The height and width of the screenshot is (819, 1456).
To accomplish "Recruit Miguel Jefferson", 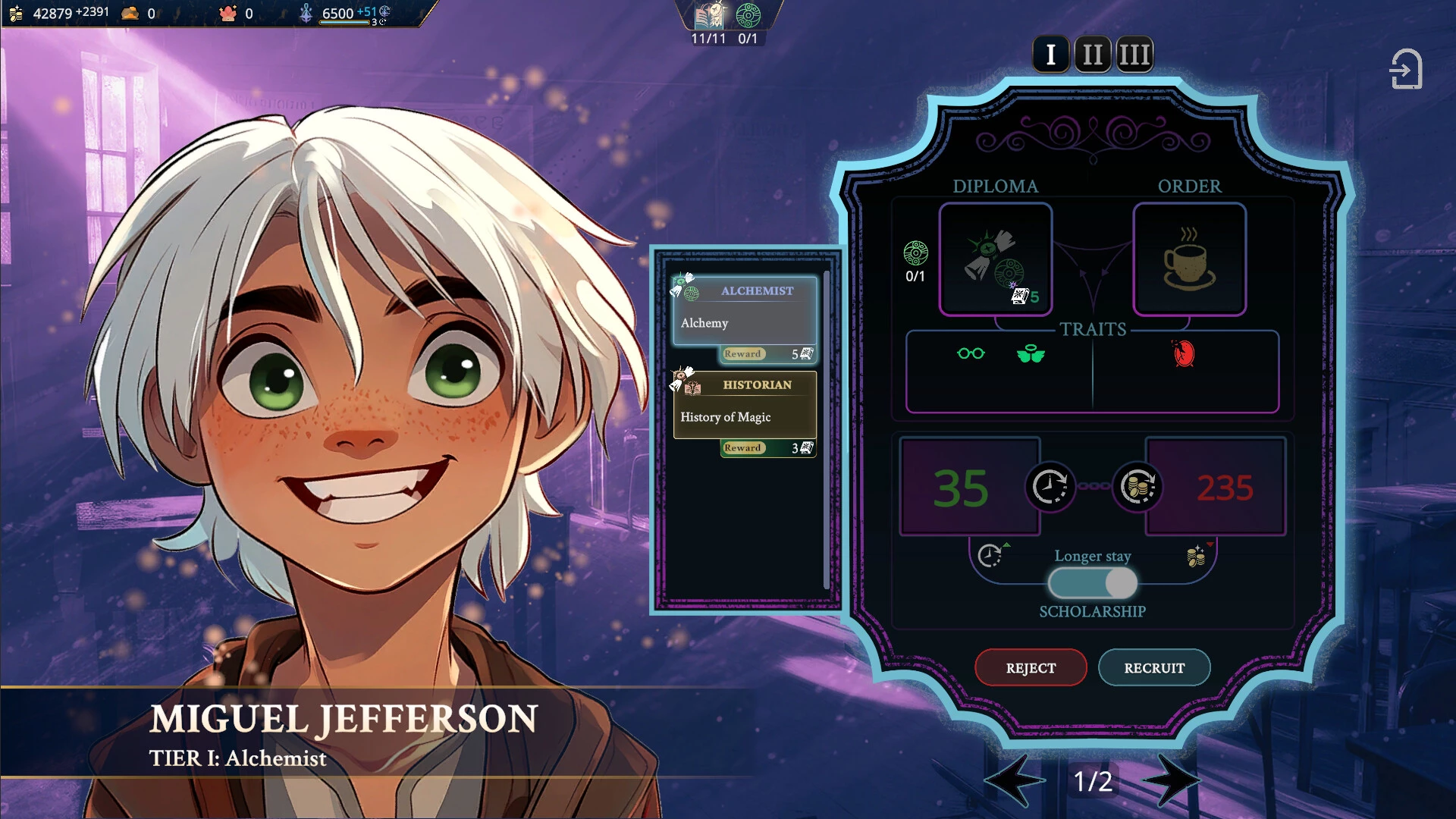I will point(1153,667).
